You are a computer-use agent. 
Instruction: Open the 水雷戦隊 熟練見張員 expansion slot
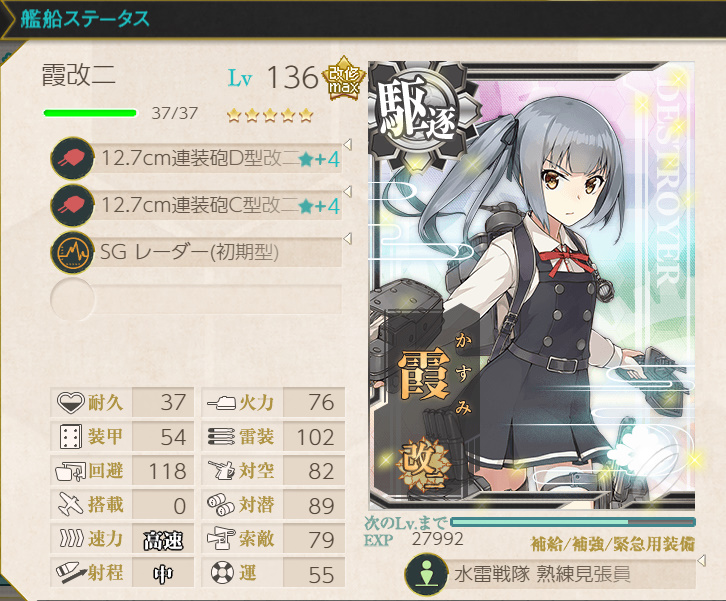pos(548,576)
